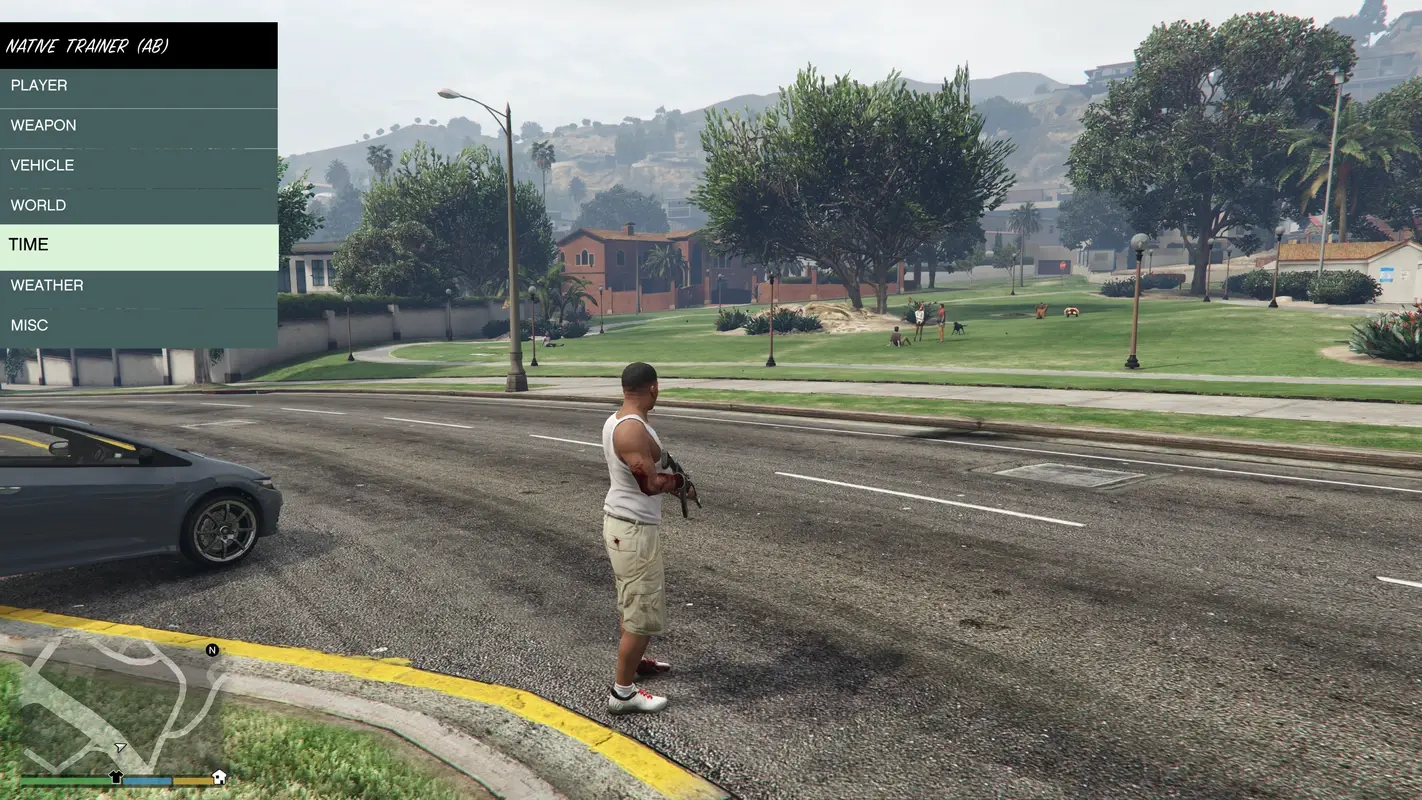
Task: Click the safehouse home icon beside the stat bars
Action: 218,778
